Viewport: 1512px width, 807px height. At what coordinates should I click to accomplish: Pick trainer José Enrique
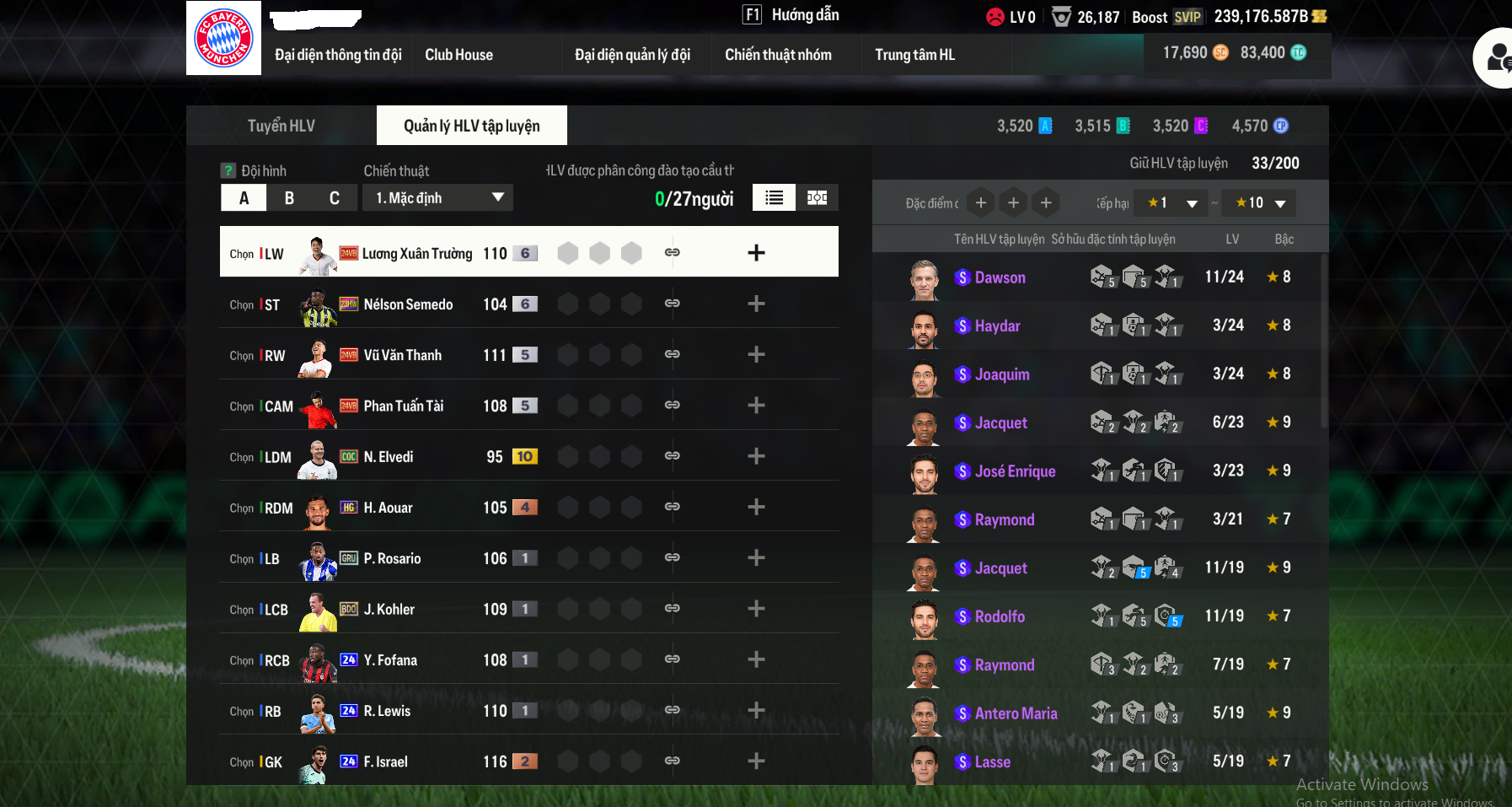tap(1015, 471)
